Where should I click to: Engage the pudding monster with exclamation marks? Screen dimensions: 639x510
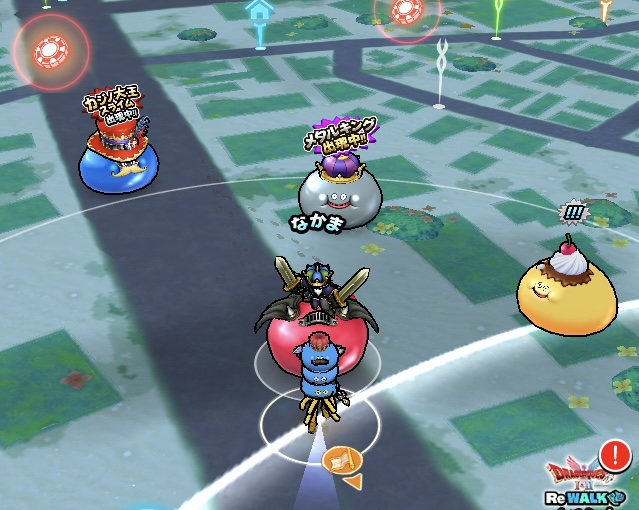pyautogui.click(x=566, y=284)
